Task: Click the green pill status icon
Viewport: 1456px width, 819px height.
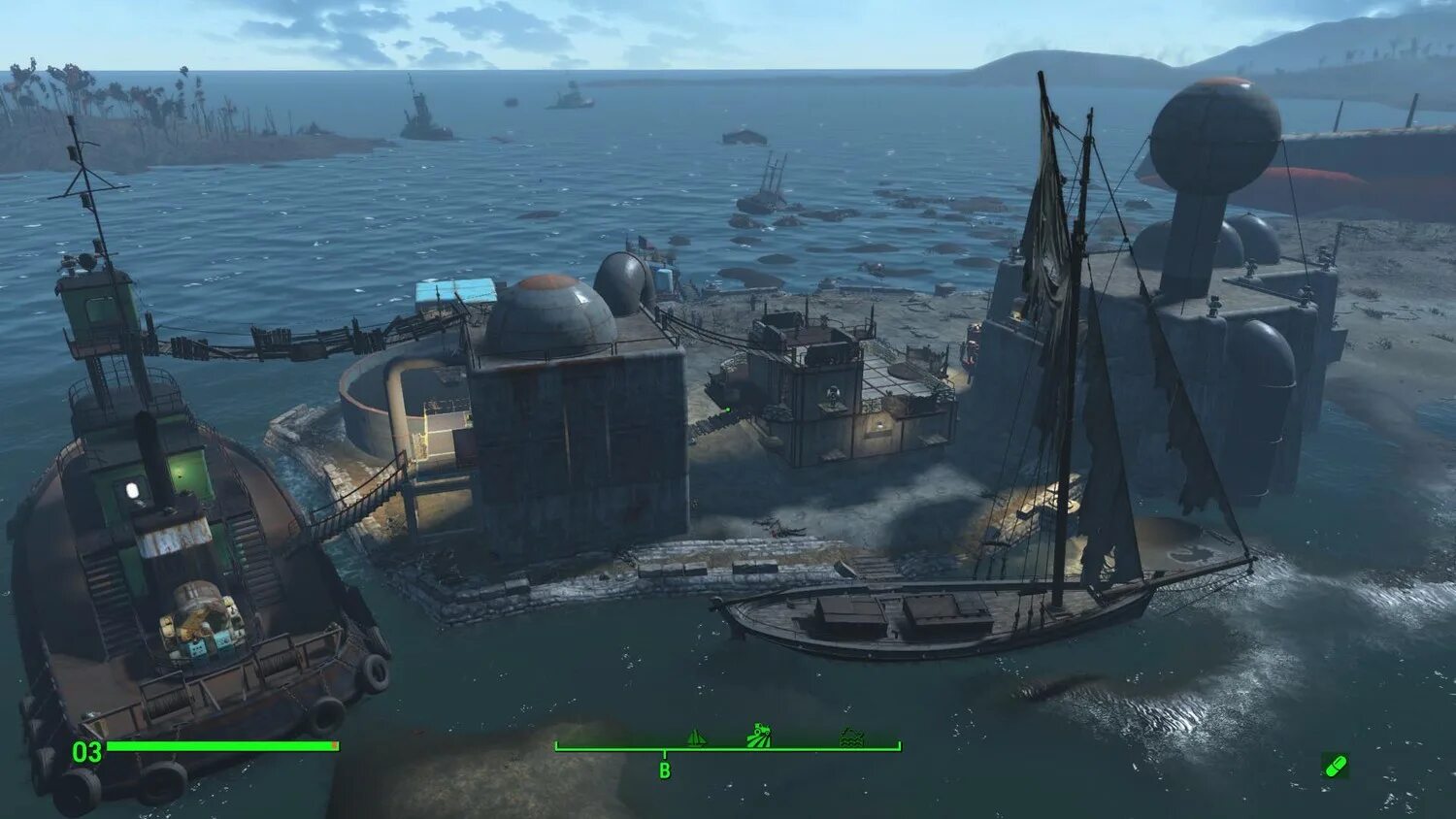Action: point(1336,767)
